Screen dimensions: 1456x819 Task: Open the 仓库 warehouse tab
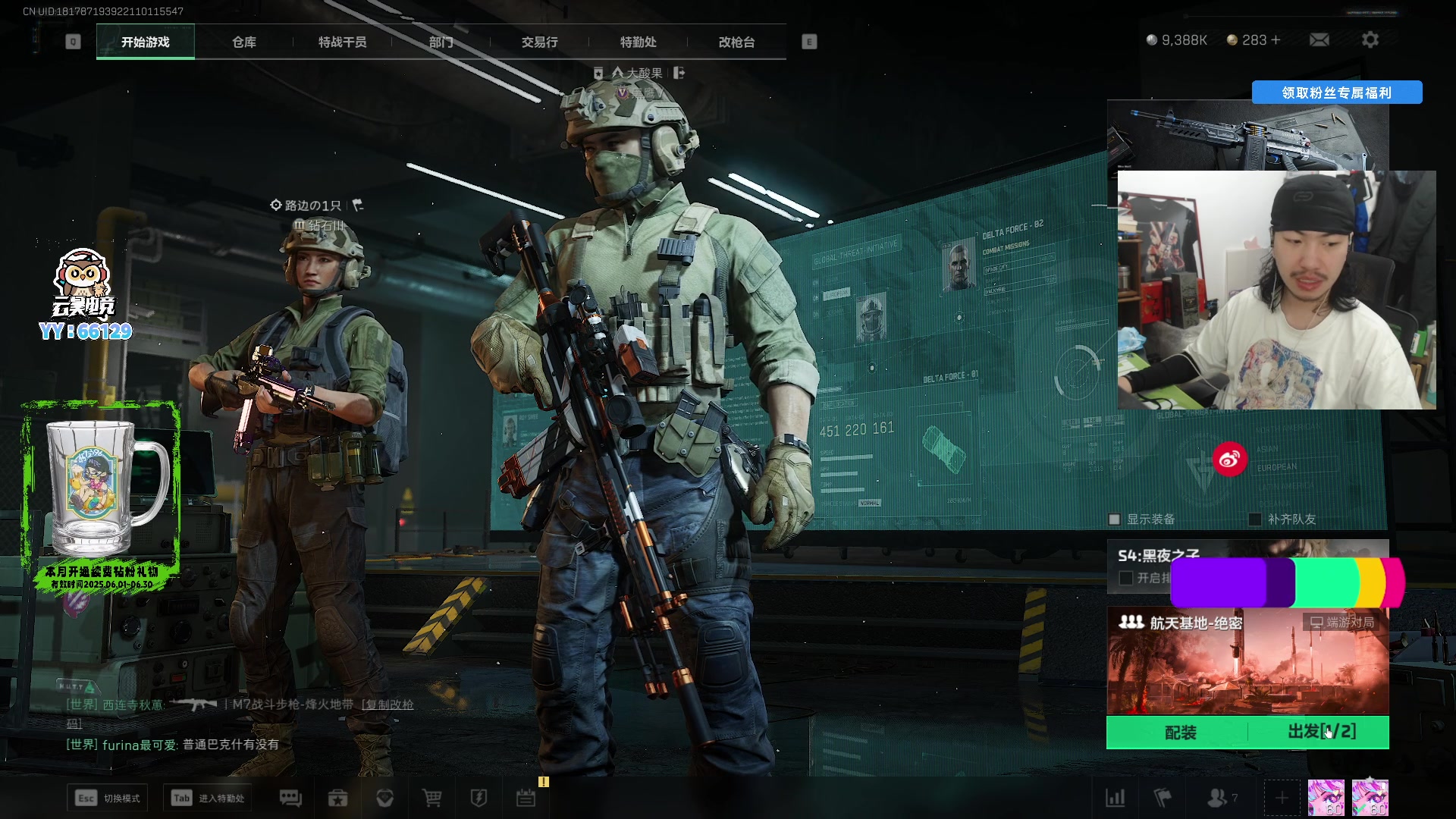(x=244, y=42)
